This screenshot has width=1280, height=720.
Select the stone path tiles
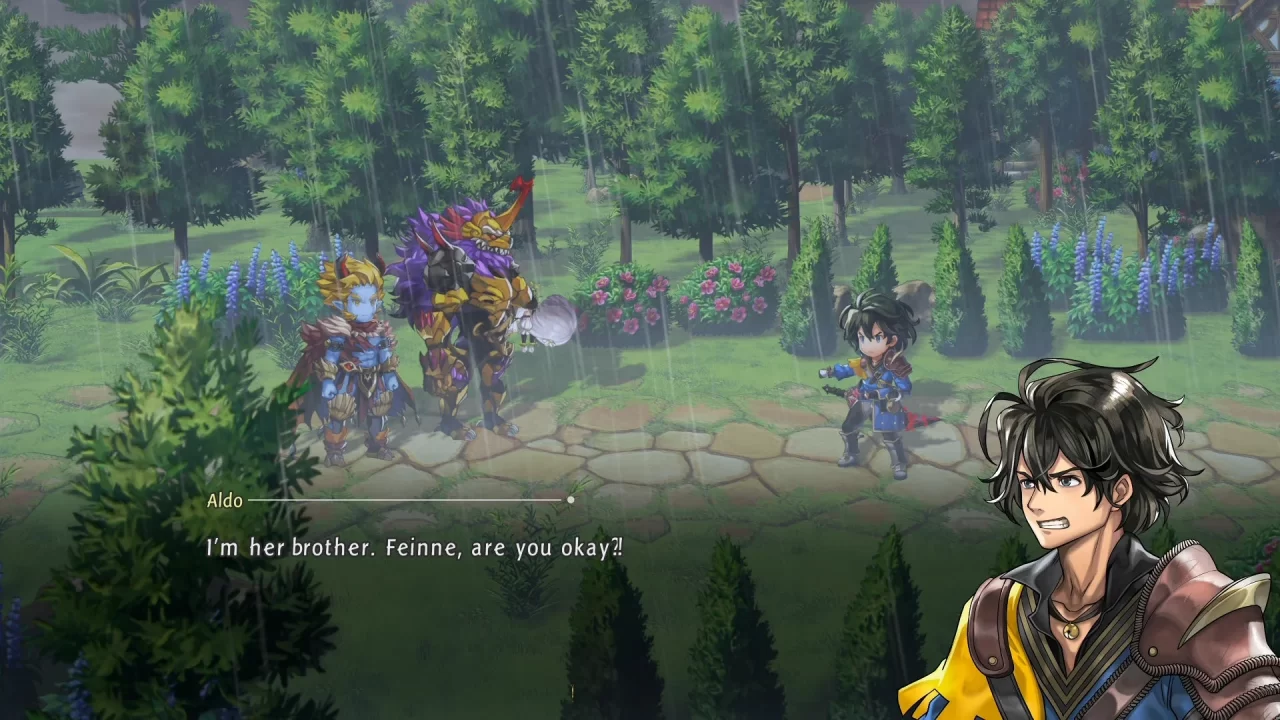coord(700,450)
